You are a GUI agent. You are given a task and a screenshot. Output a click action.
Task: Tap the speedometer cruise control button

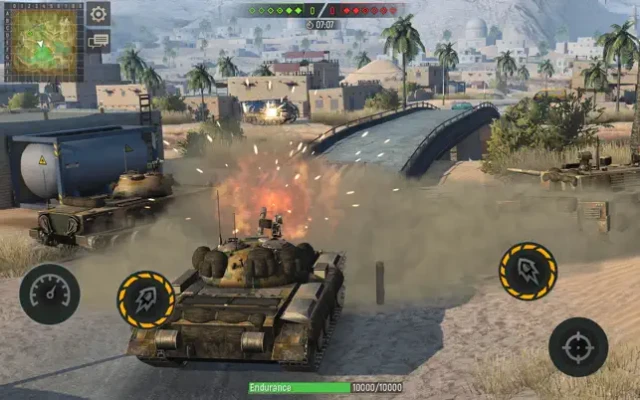pos(49,293)
